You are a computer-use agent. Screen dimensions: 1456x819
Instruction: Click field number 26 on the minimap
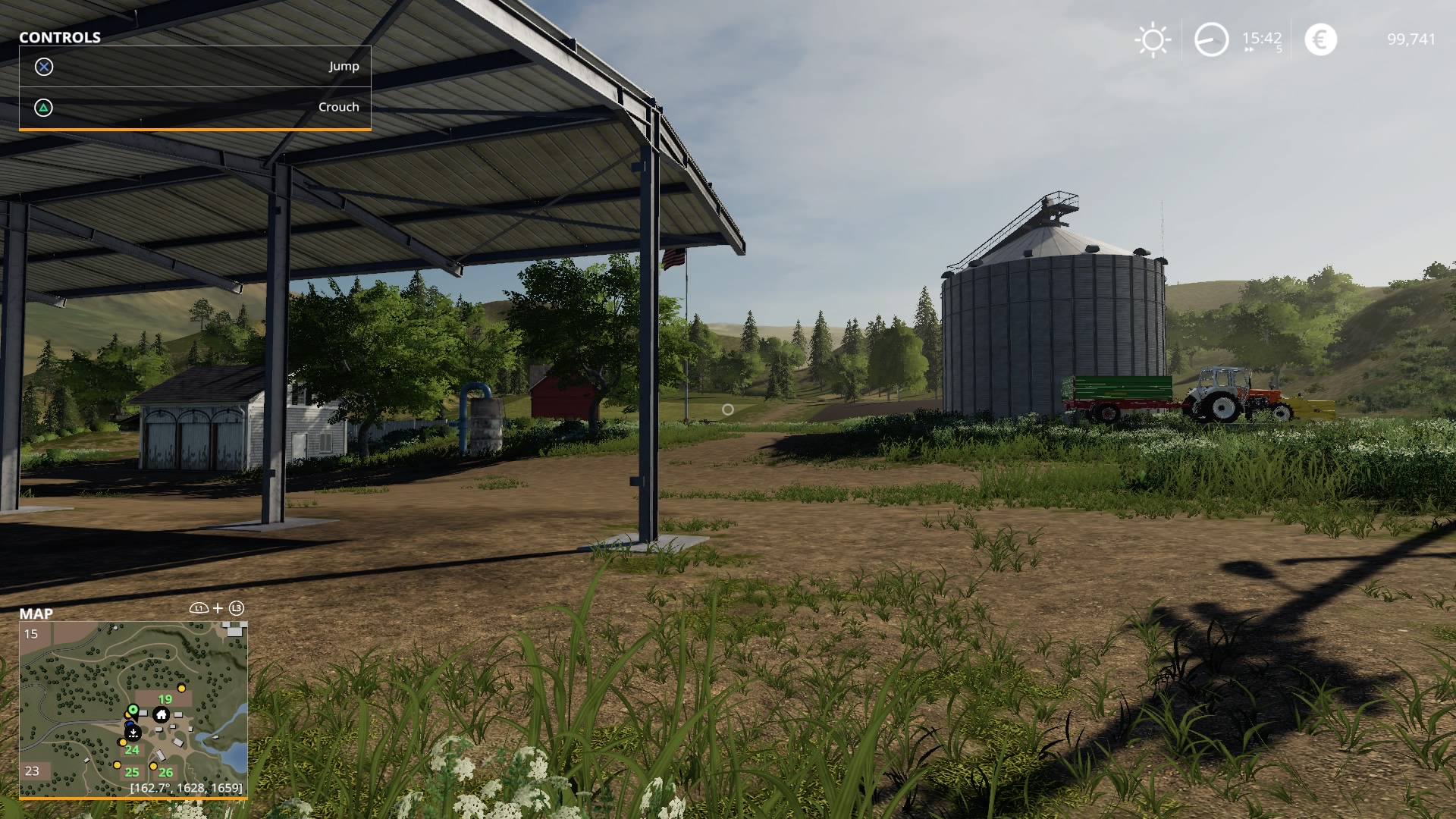click(x=165, y=772)
